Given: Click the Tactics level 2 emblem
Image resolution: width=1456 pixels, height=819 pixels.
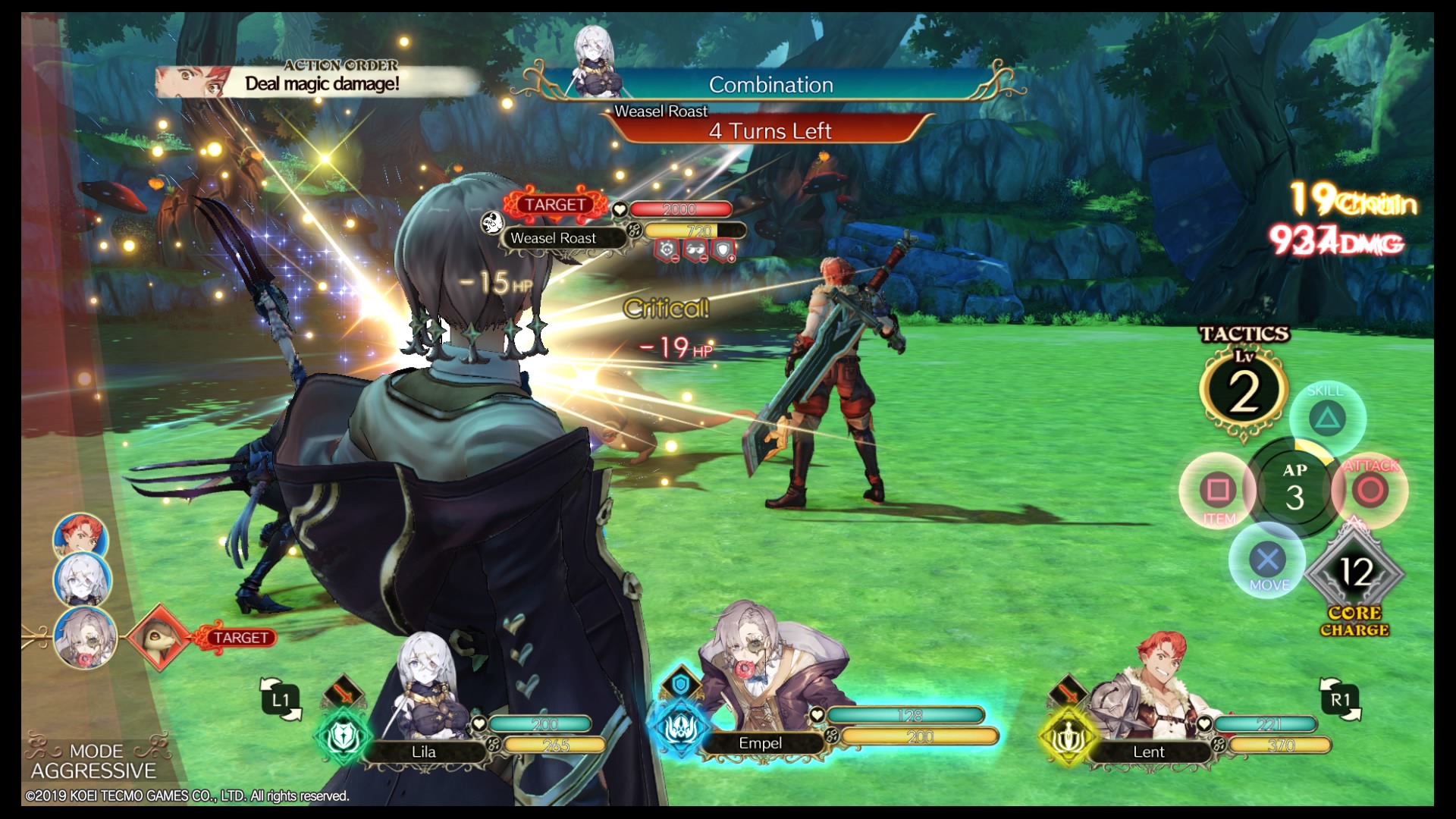Looking at the screenshot, I should 1243,391.
